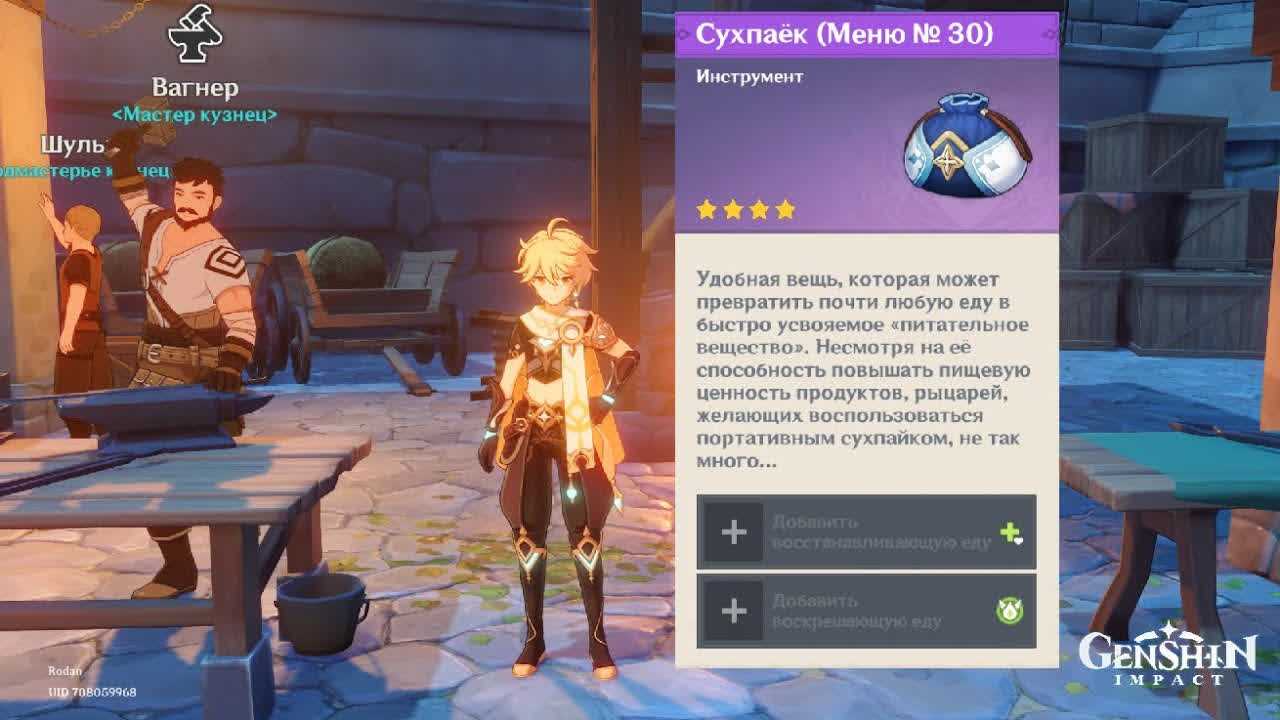Click the blue ration bag item icon
The height and width of the screenshot is (720, 1280).
coord(965,148)
